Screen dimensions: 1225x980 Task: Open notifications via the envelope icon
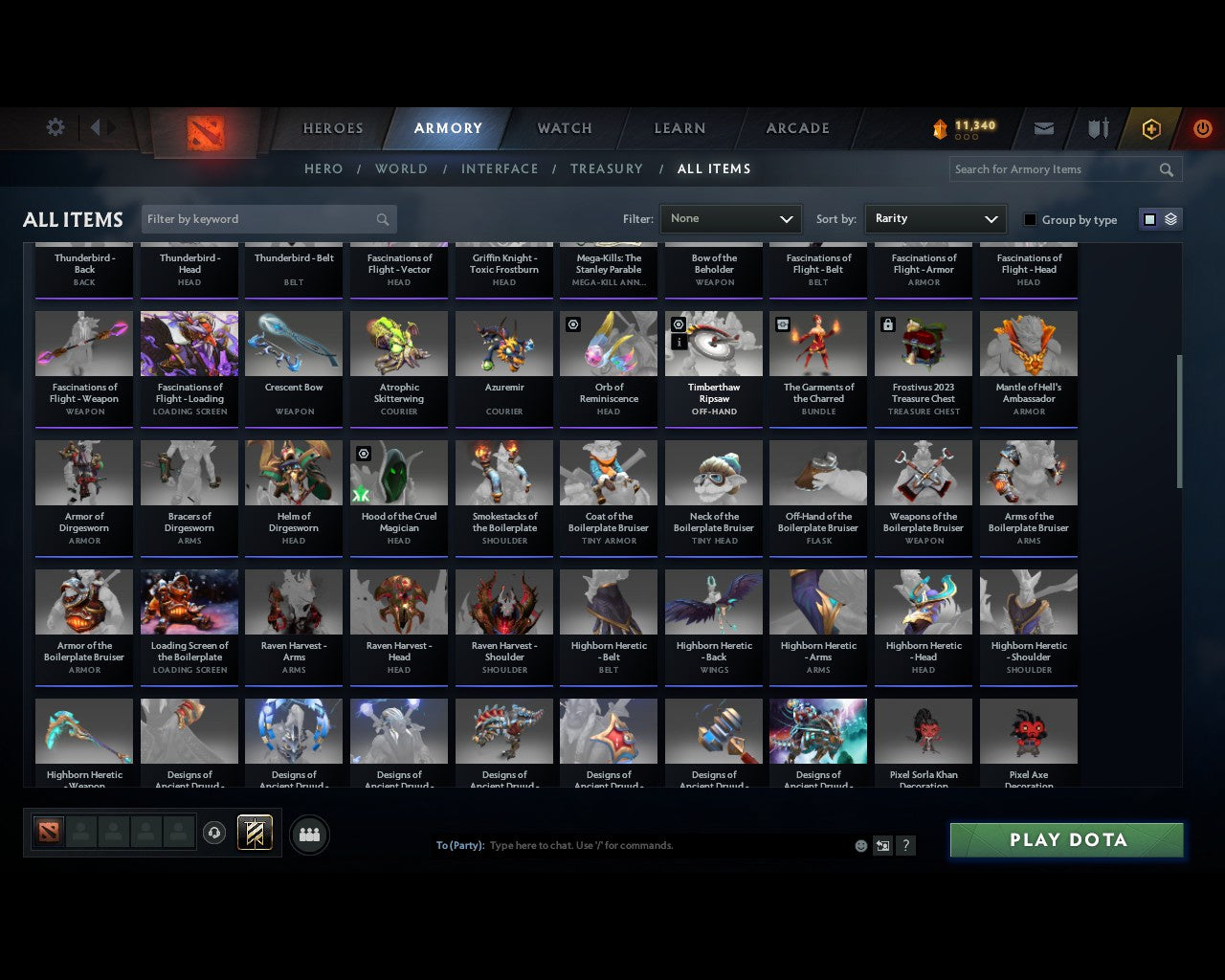pyautogui.click(x=1043, y=128)
